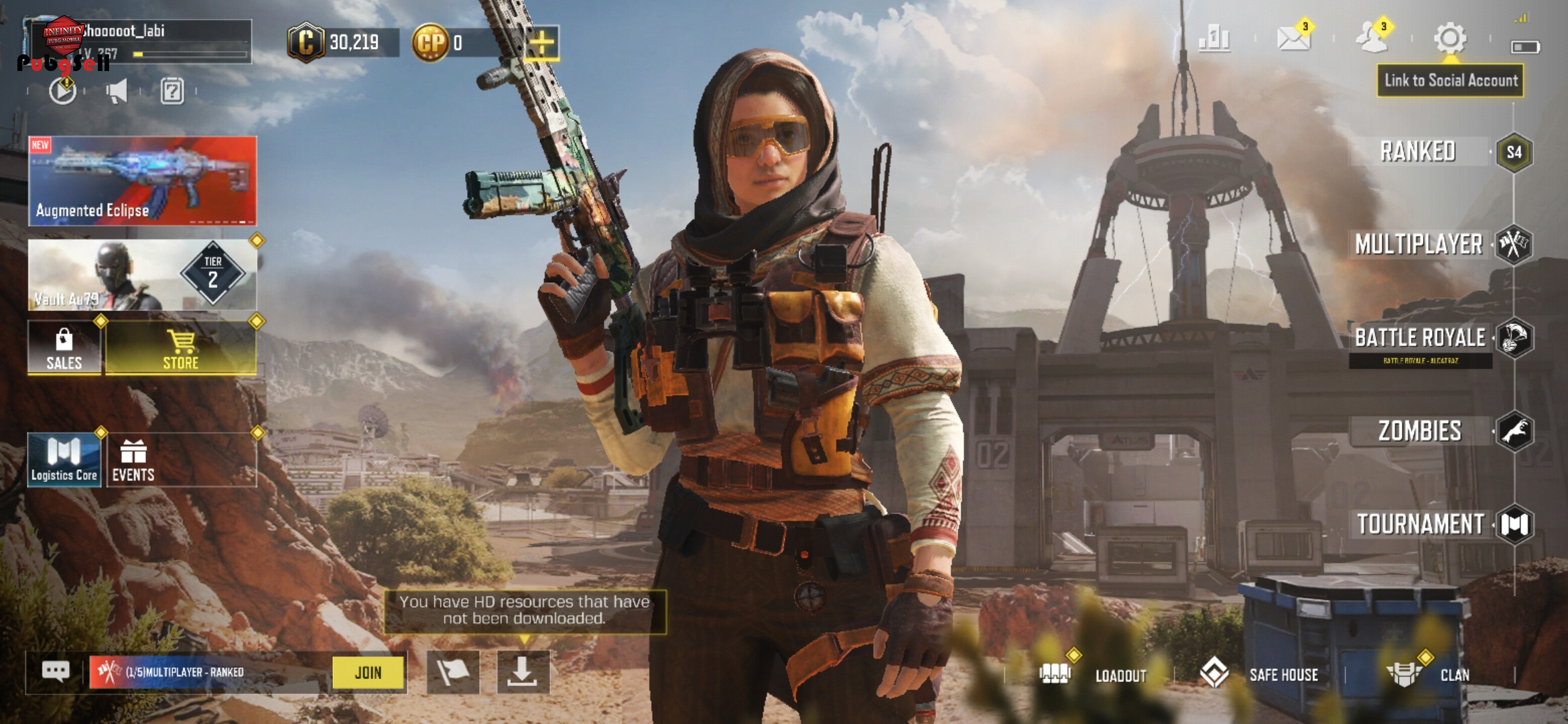Open the friends list icon
Image resolution: width=1568 pixels, height=724 pixels.
(1372, 39)
